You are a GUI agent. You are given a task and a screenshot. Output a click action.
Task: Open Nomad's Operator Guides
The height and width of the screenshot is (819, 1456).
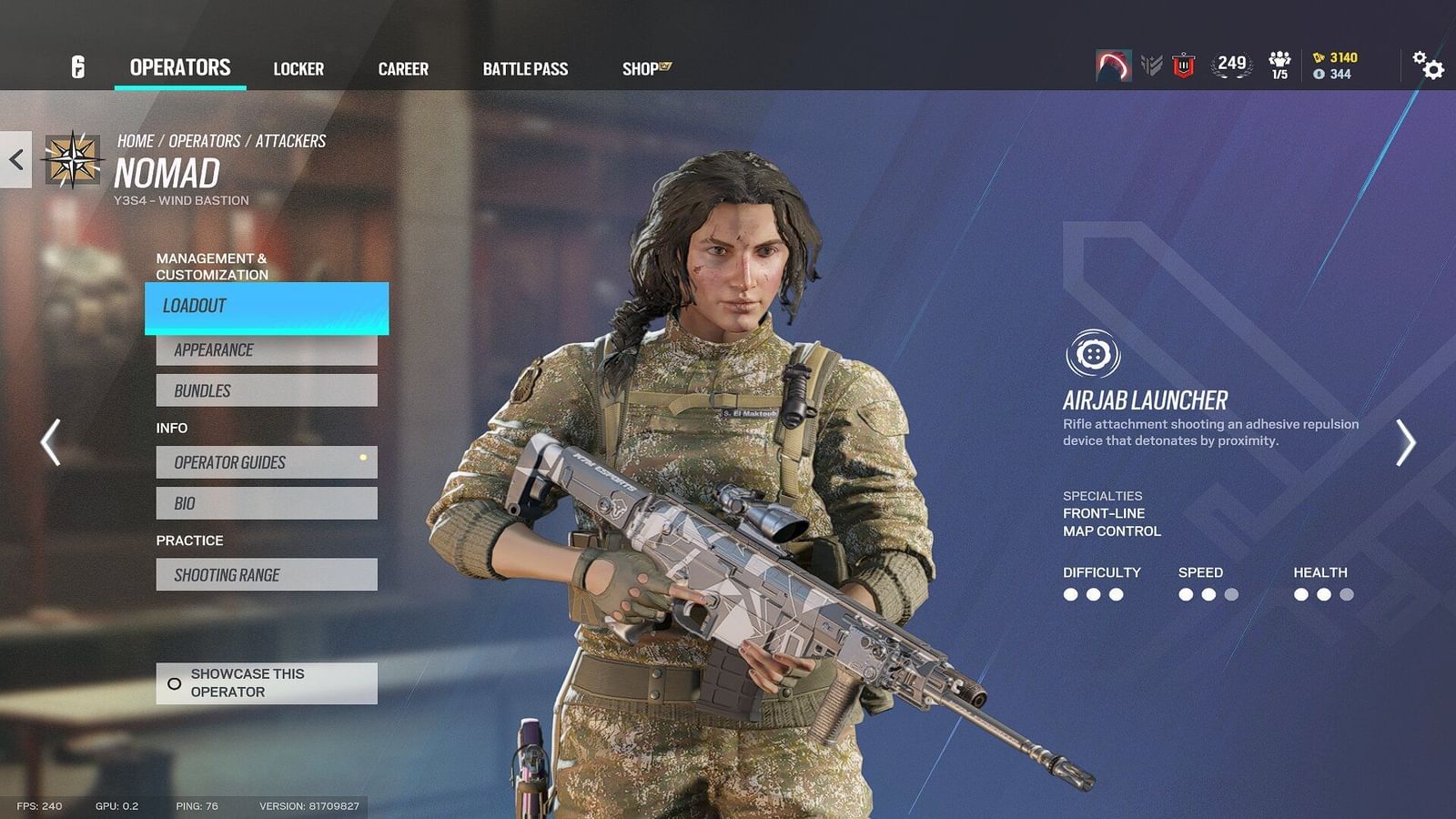click(265, 462)
